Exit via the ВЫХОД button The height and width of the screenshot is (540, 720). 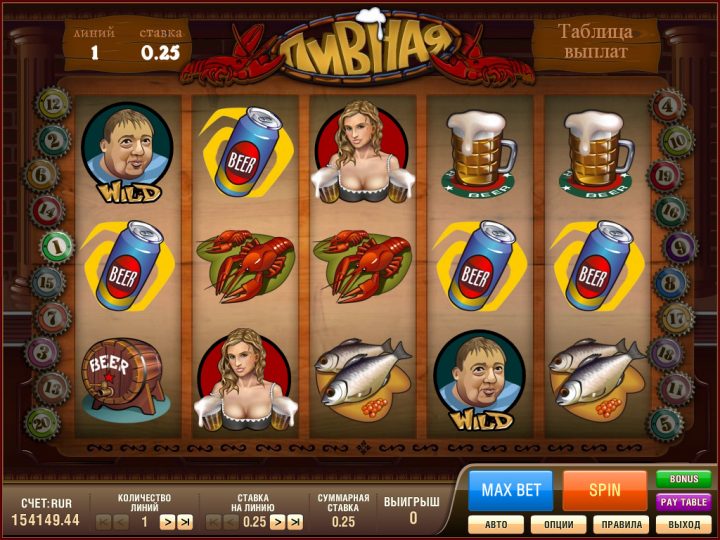pyautogui.click(x=683, y=524)
